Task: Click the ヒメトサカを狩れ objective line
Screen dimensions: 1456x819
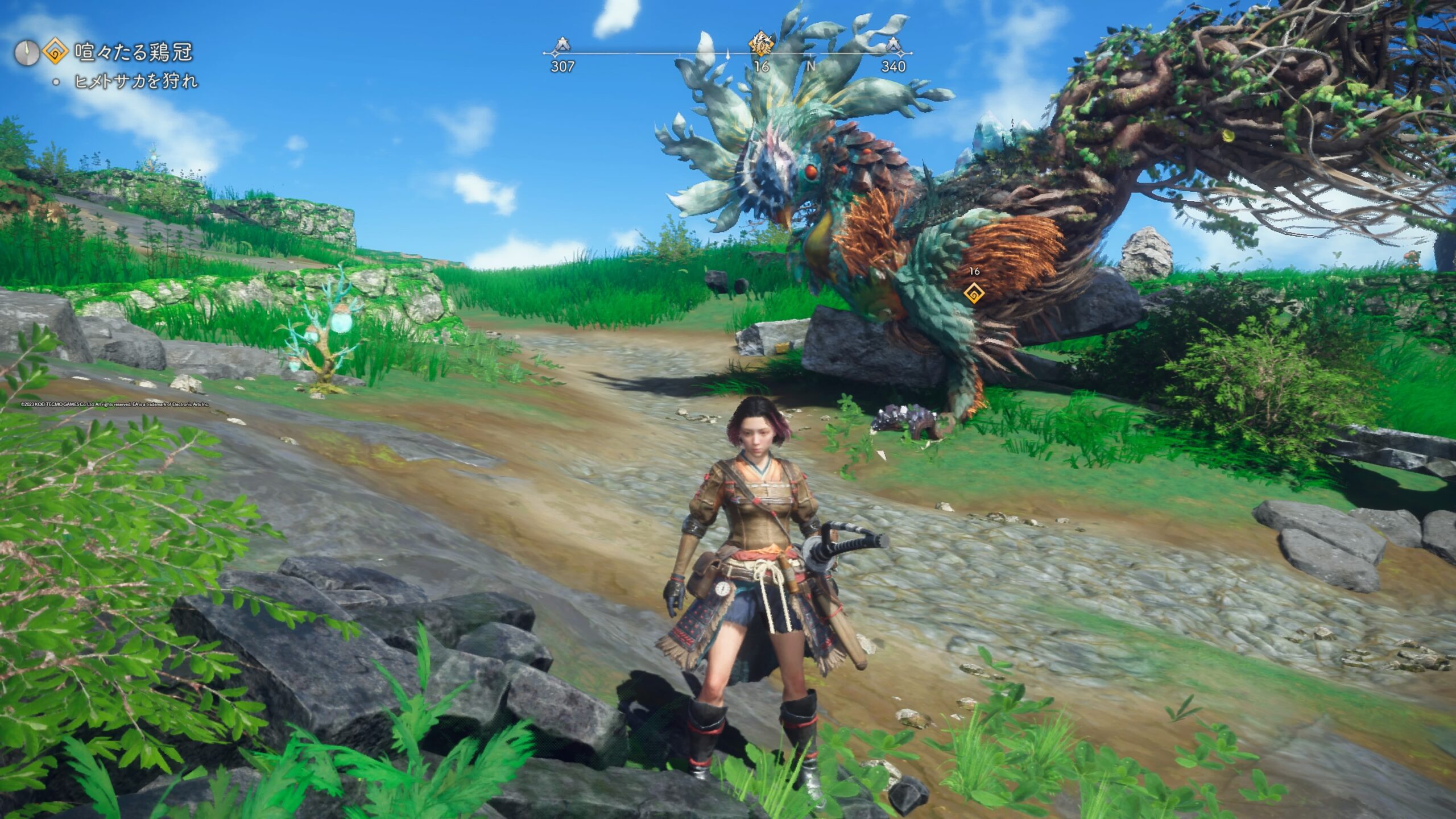Action: [136, 82]
